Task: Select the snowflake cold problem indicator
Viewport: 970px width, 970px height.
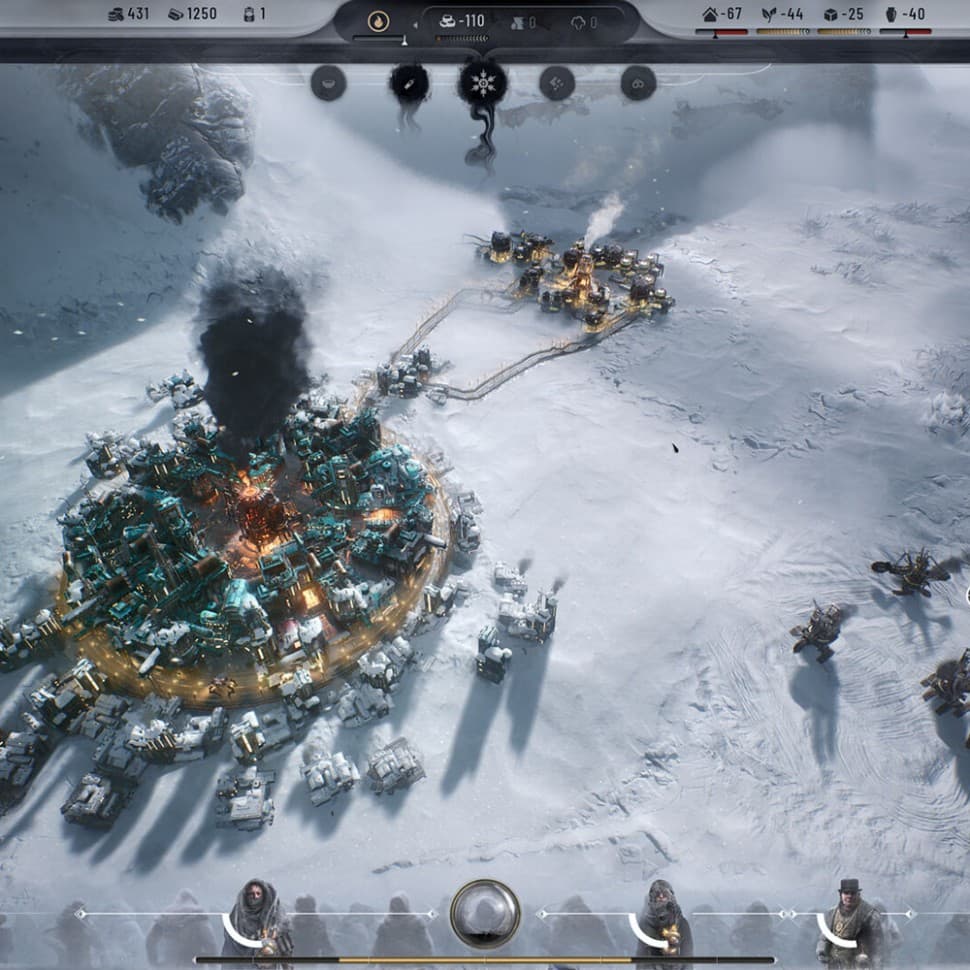Action: coord(483,83)
